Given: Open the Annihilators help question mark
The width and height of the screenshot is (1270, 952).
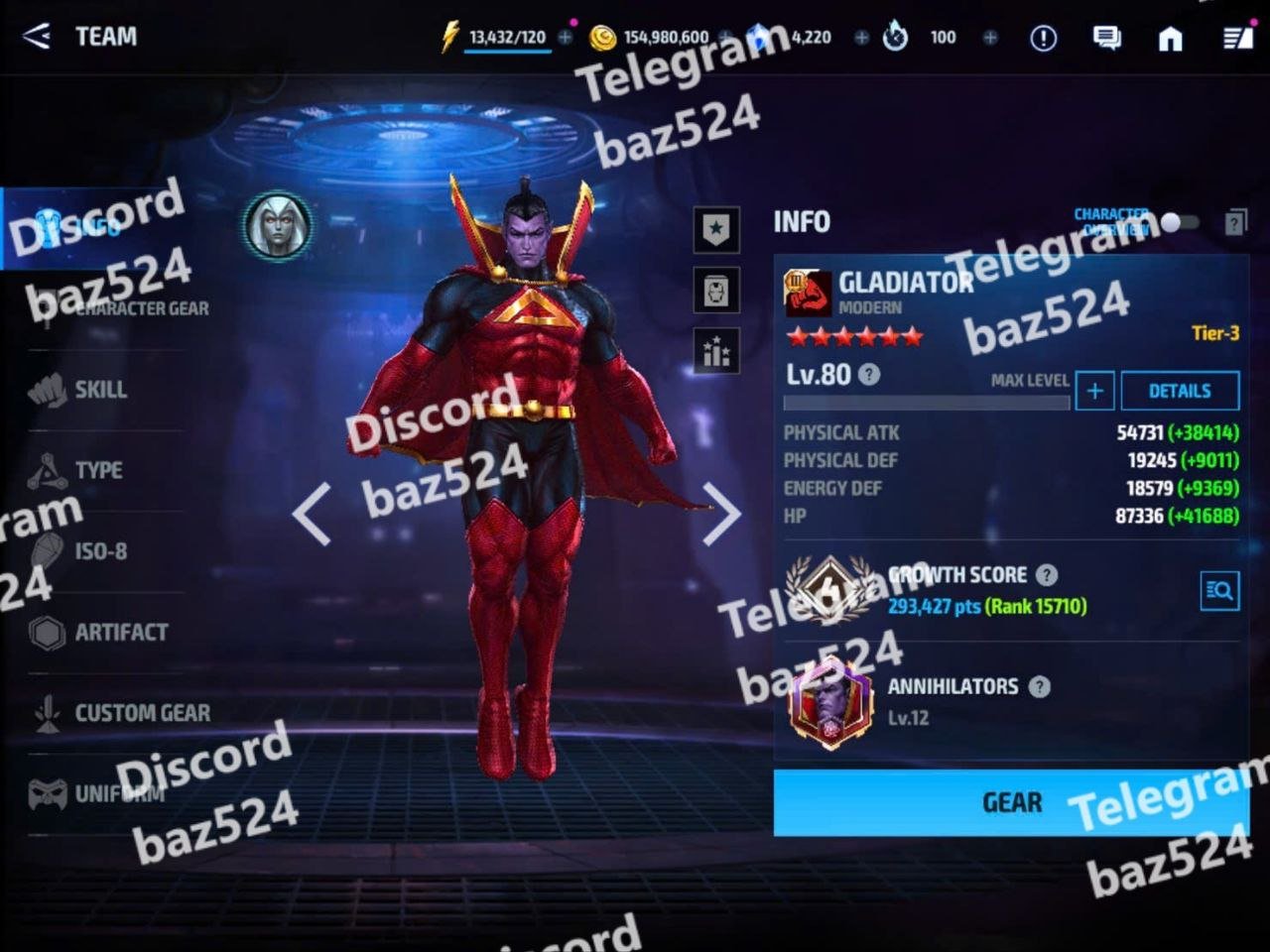Looking at the screenshot, I should click(x=1039, y=686).
